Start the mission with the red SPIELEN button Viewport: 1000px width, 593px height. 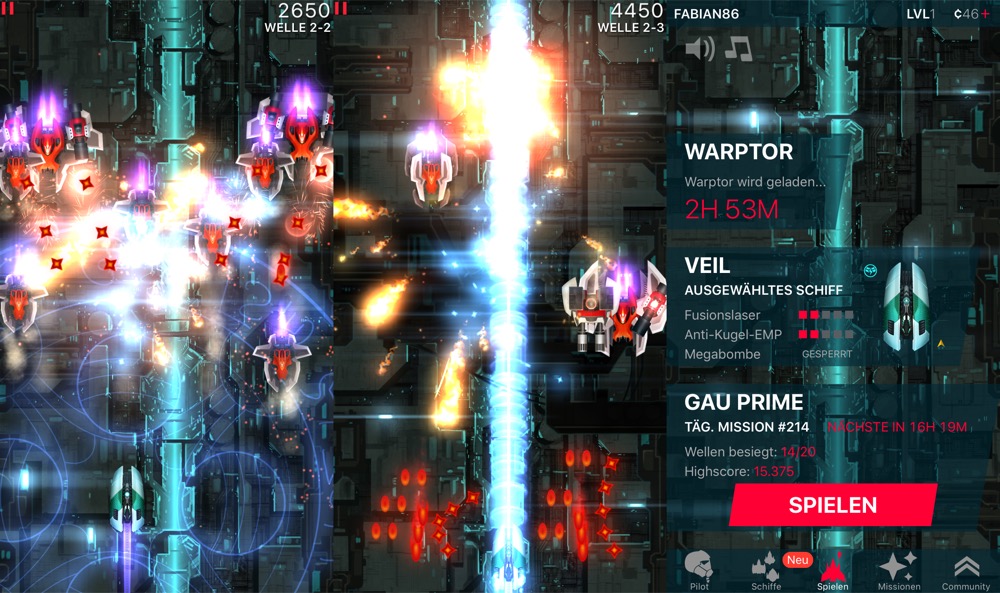click(x=832, y=505)
